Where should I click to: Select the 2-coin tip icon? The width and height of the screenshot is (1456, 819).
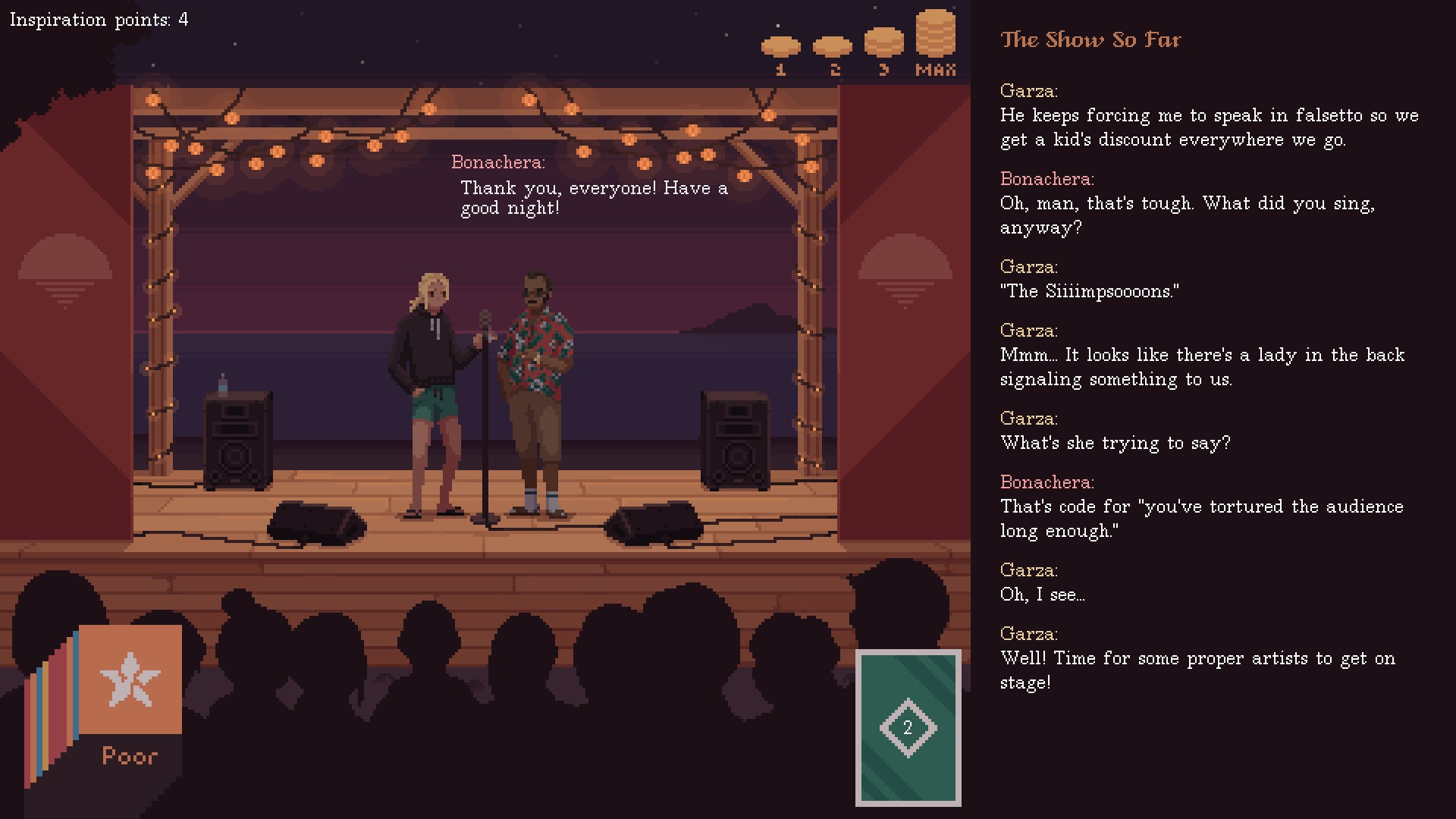833,47
